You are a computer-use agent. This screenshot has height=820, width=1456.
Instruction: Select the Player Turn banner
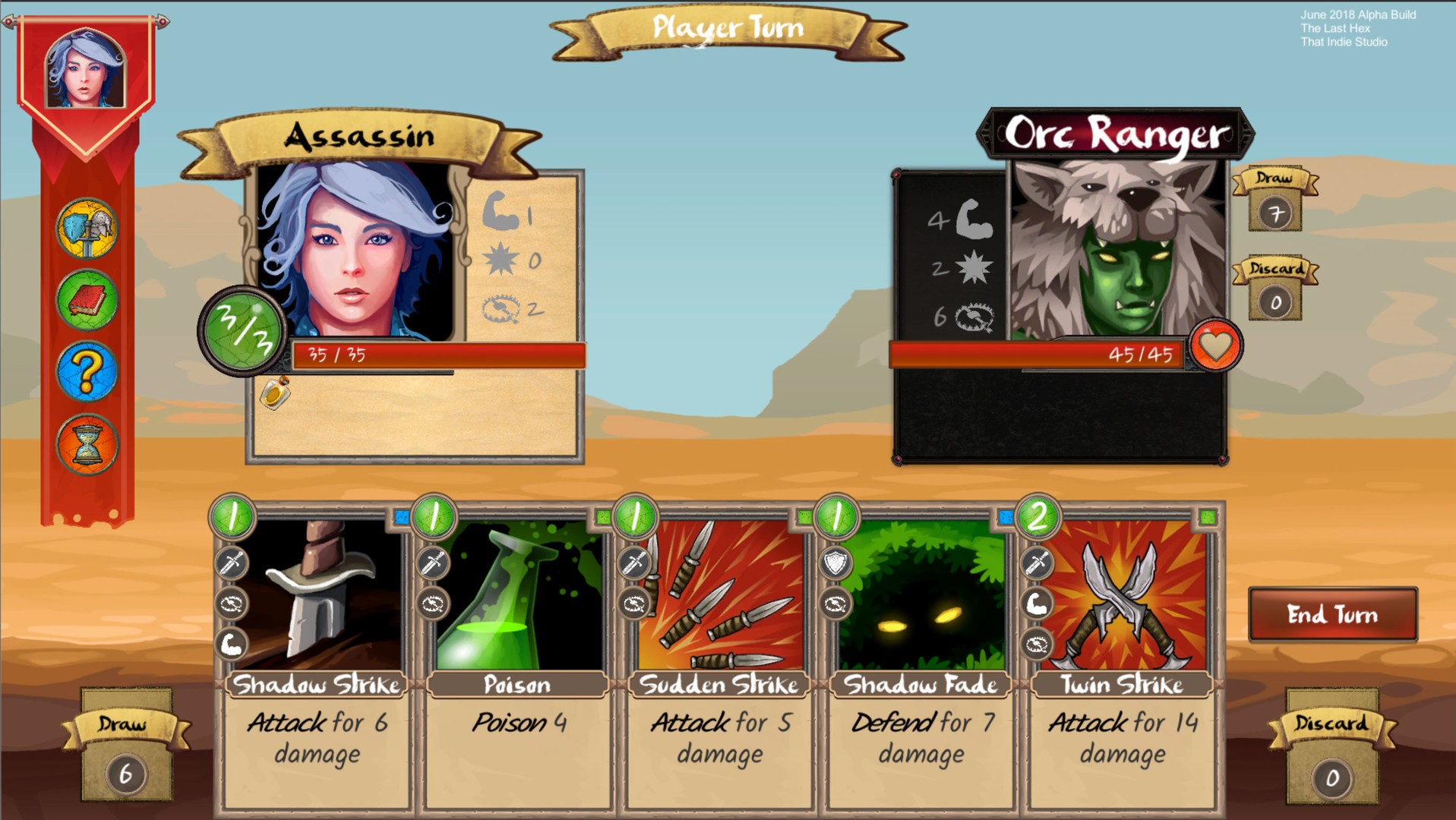tap(727, 29)
